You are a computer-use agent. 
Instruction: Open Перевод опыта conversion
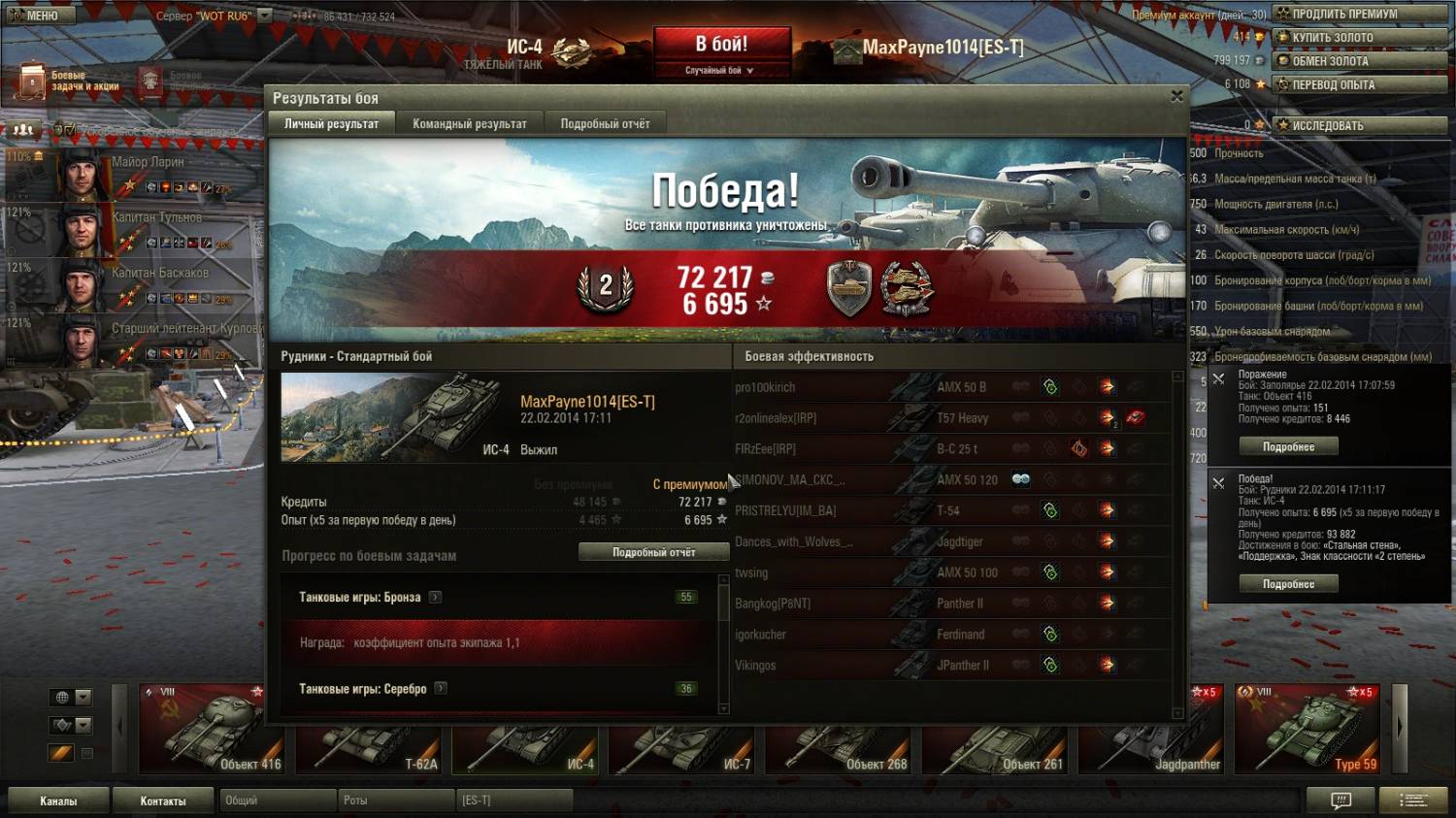click(x=1361, y=84)
